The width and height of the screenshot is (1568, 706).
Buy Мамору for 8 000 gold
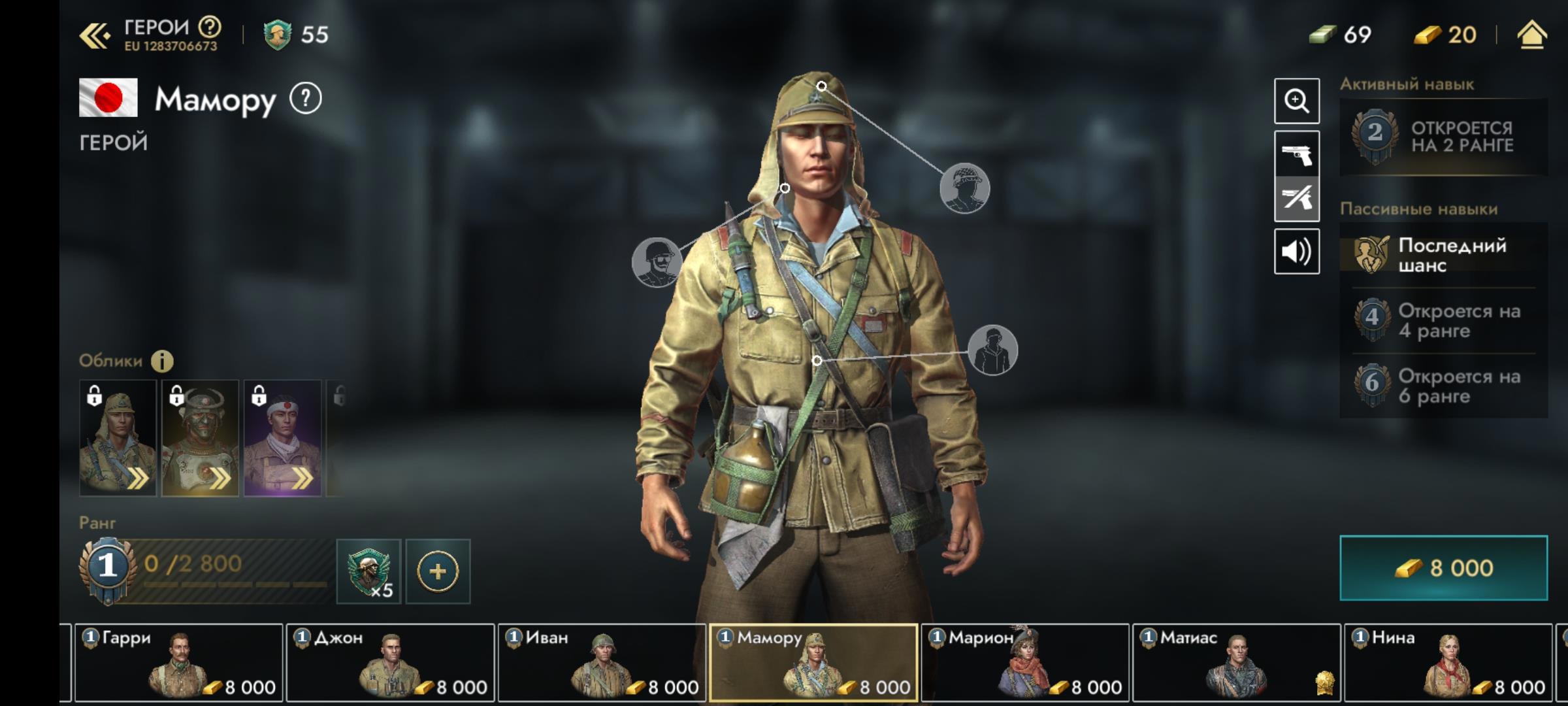(x=1443, y=567)
